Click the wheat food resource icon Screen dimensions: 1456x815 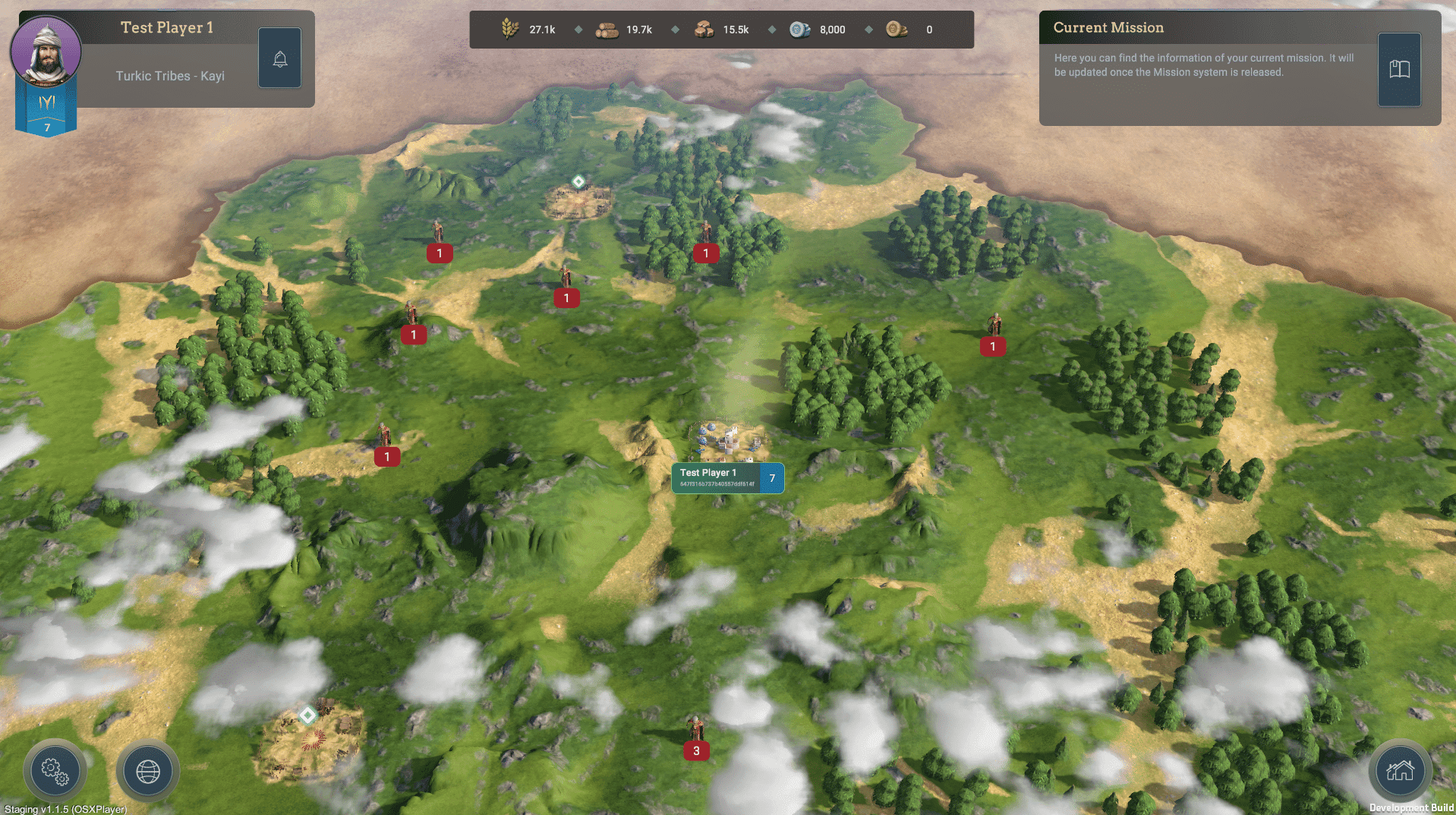(511, 29)
